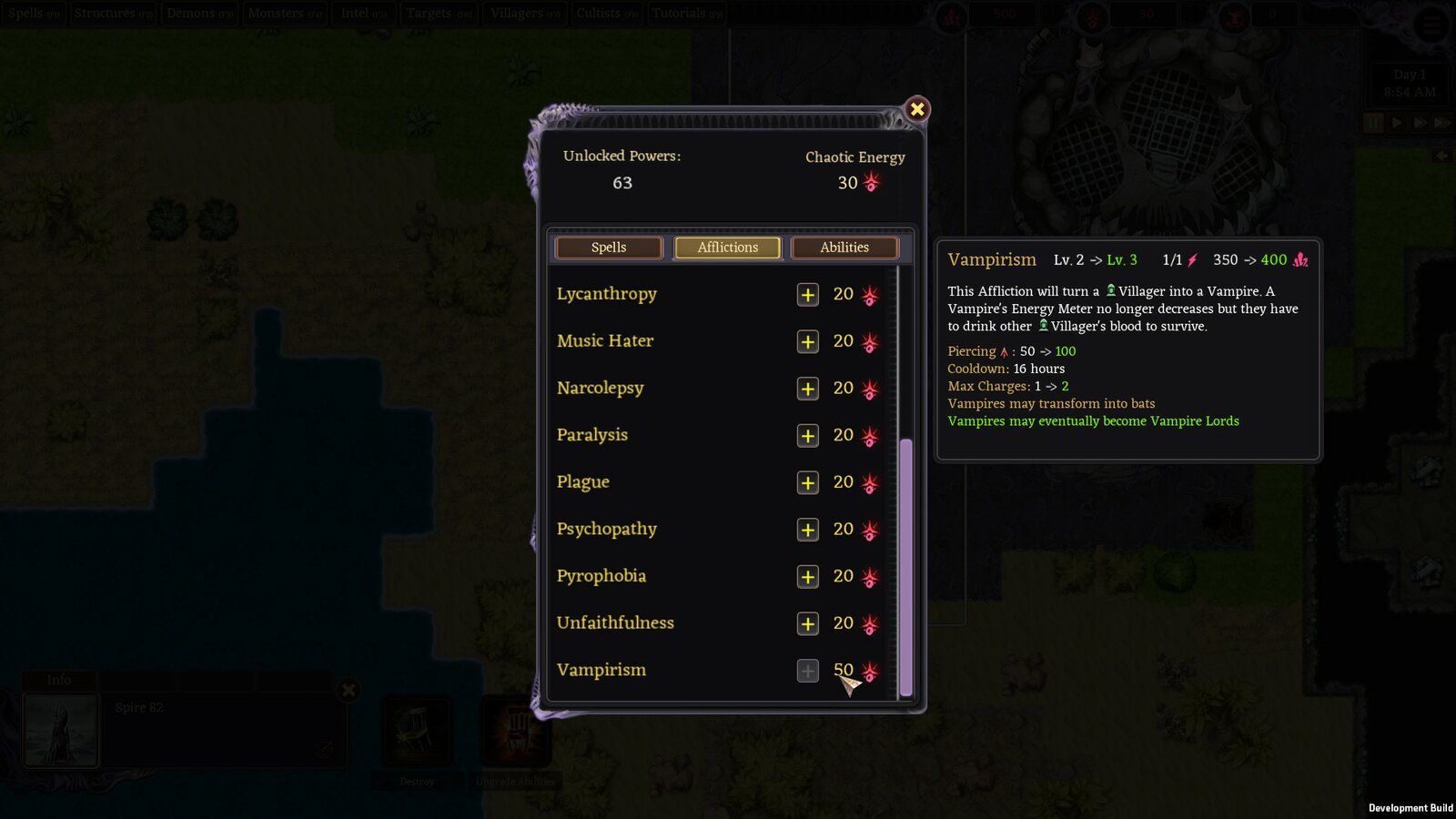Switch to the Abilities tab

tap(844, 247)
